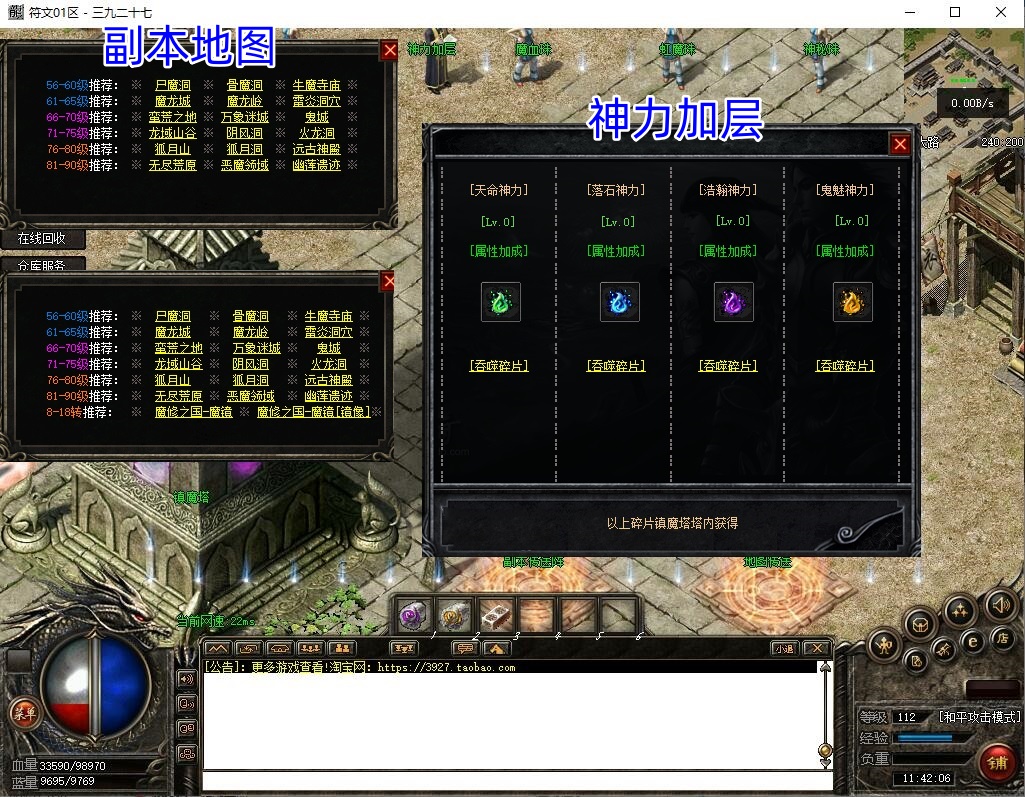Maximize the game window
This screenshot has height=797, width=1025.
pyautogui.click(x=955, y=12)
